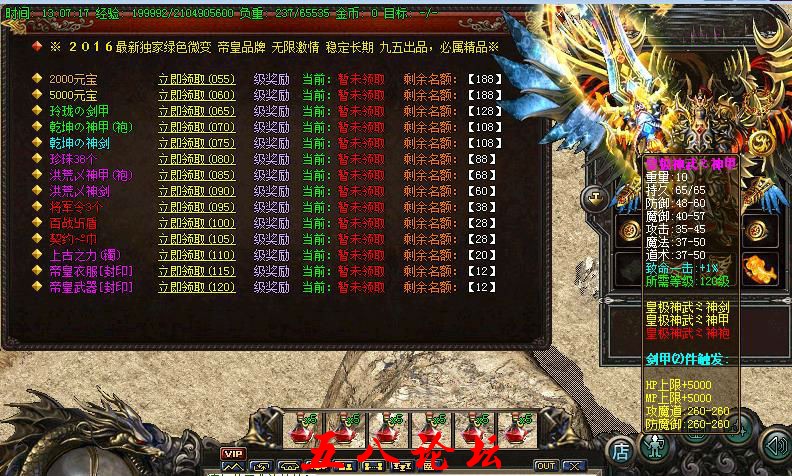Claim the level 095 reward link
This screenshot has height=476, width=792.
196,207
